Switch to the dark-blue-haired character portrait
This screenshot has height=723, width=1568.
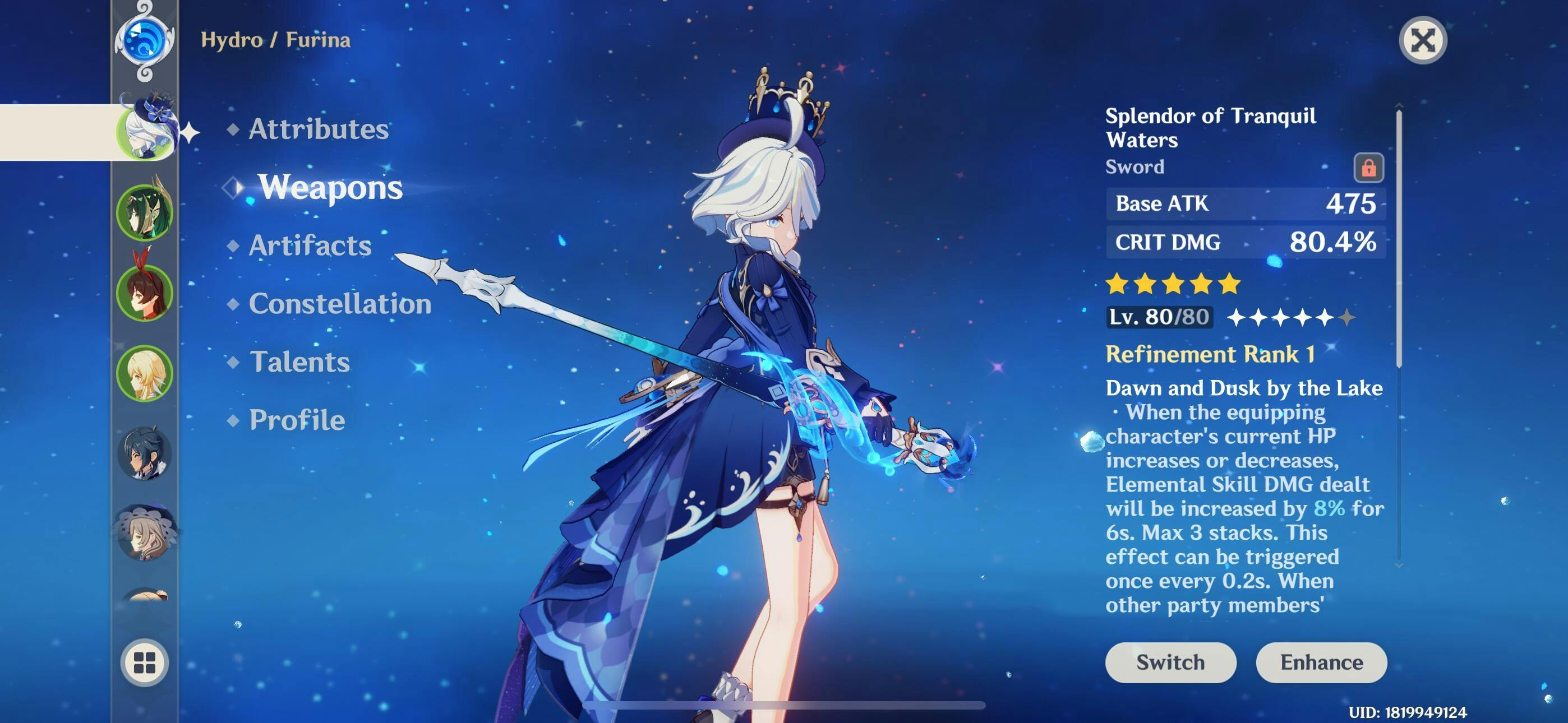click(x=145, y=453)
